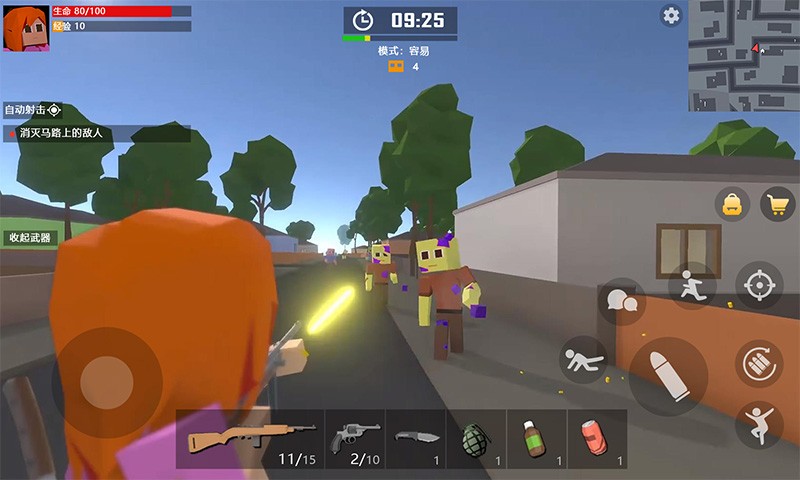This screenshot has width=800, height=480.
Task: Use the green bottle item
Action: [536, 439]
